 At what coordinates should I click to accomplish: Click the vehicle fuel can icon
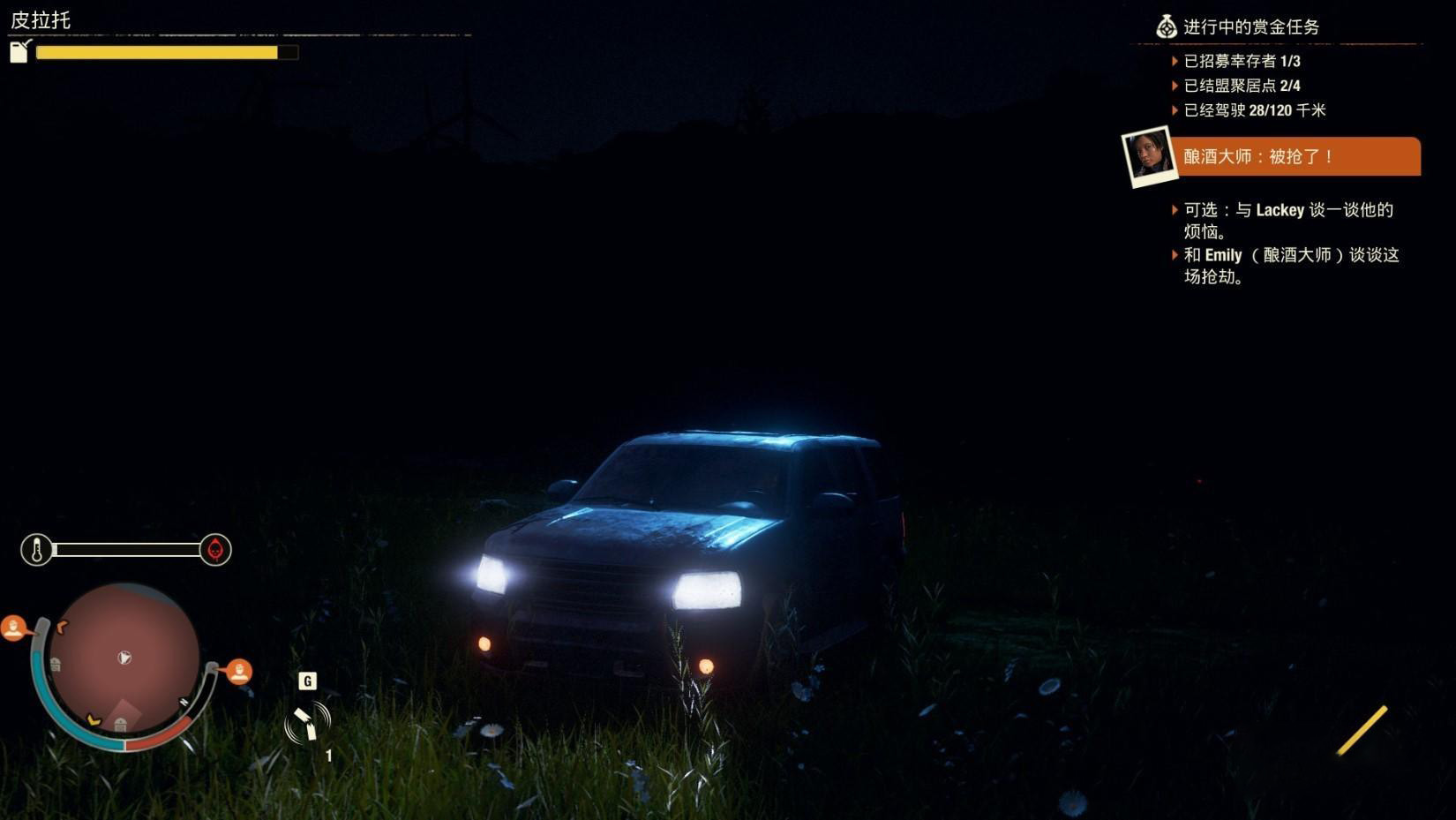(x=20, y=51)
